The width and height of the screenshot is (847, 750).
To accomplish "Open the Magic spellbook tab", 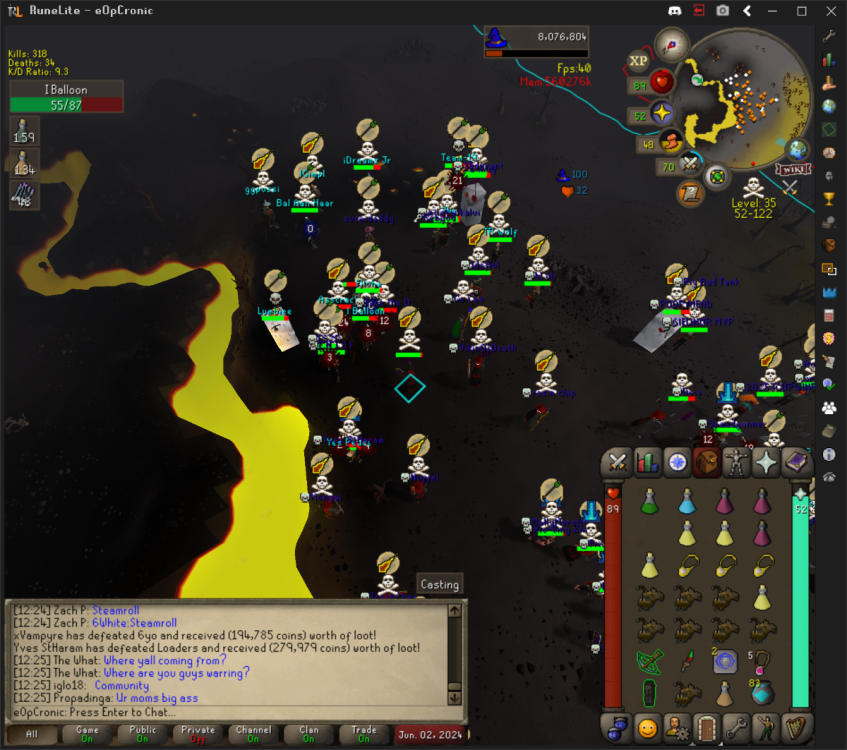I will pos(796,463).
